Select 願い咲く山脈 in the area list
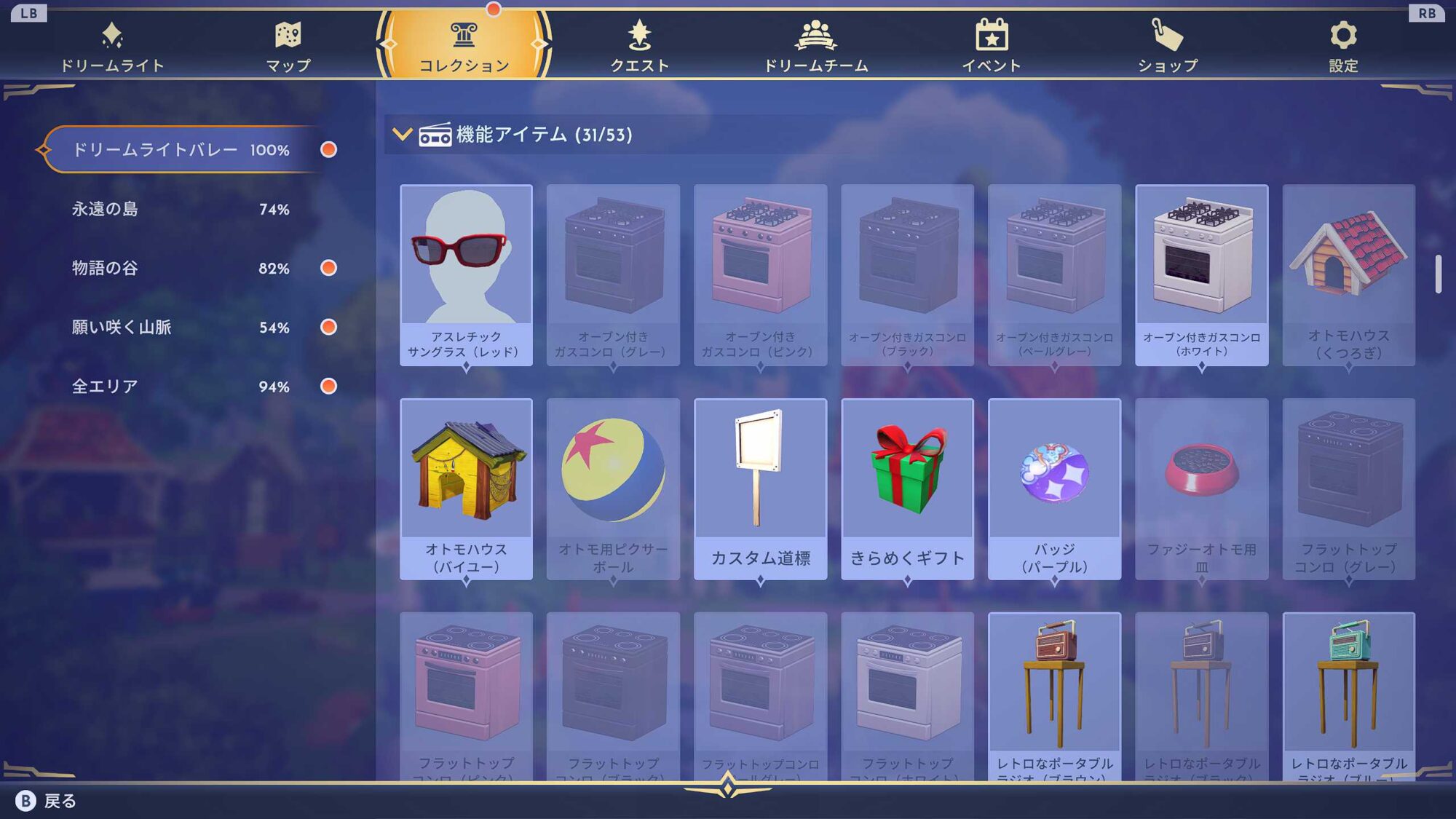This screenshot has height=819, width=1456. (180, 327)
